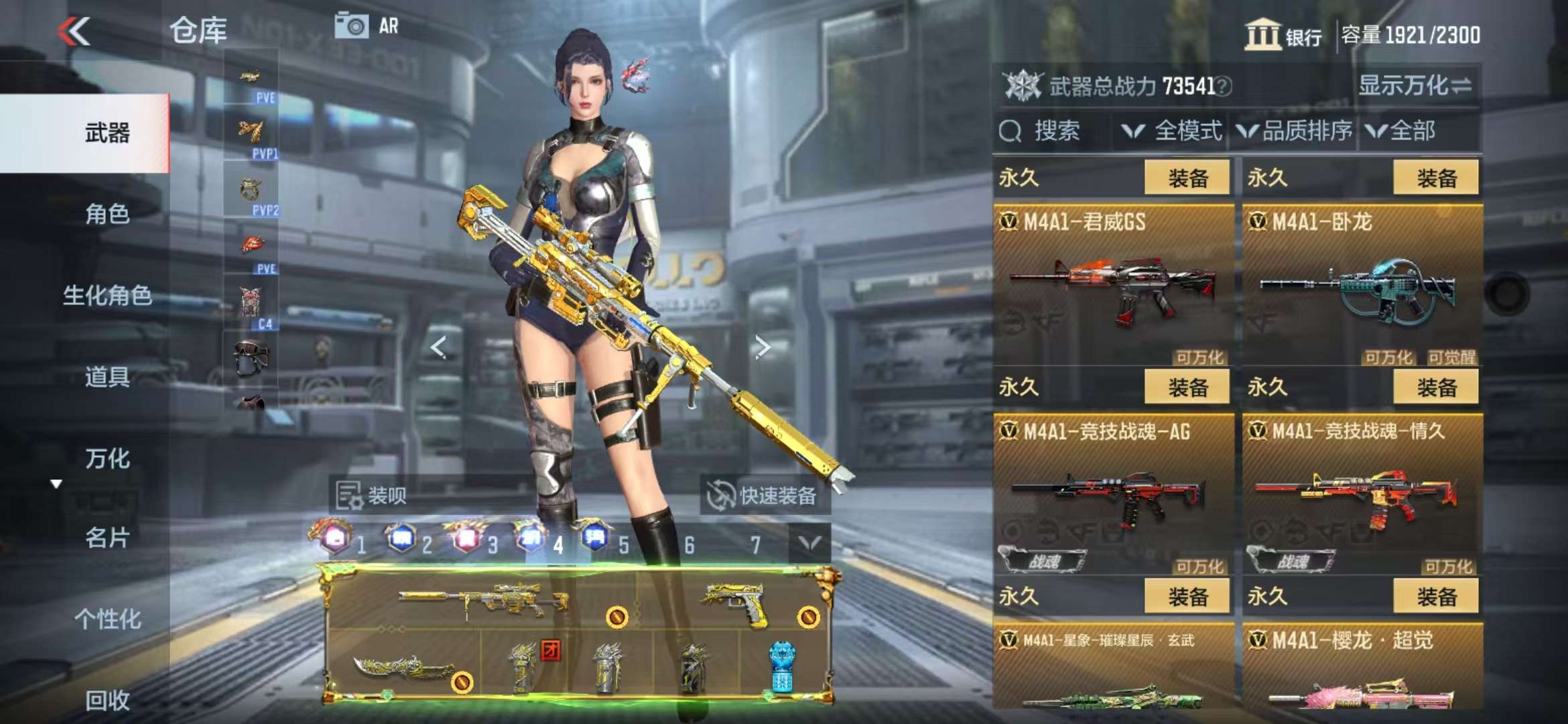Select the 角色 character tab
This screenshot has width=1568, height=724.
click(x=107, y=215)
